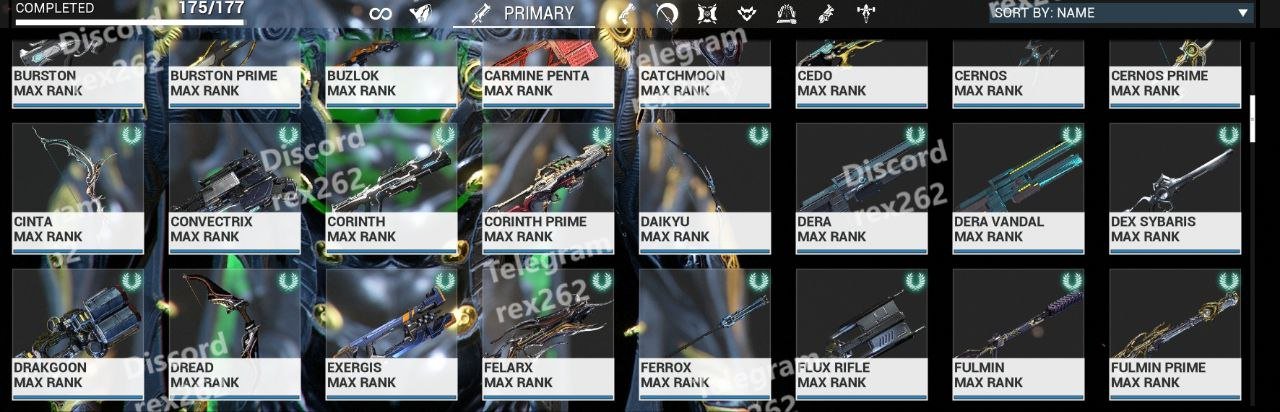Choose the Ferrox weapon tile
Image resolution: width=1280 pixels, height=412 pixels.
point(705,334)
